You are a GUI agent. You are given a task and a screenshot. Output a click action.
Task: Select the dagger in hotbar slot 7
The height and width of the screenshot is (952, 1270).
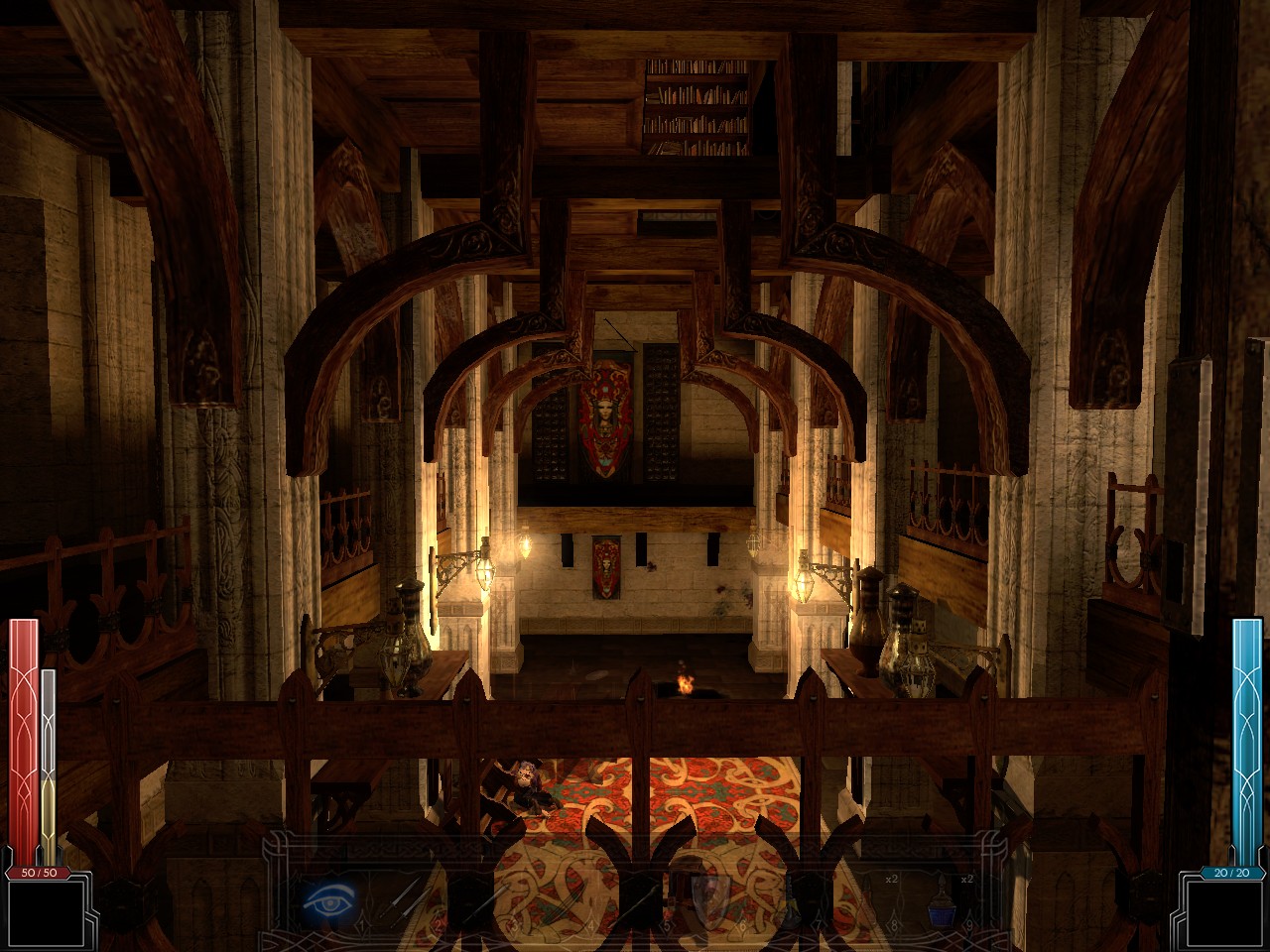[x=793, y=902]
